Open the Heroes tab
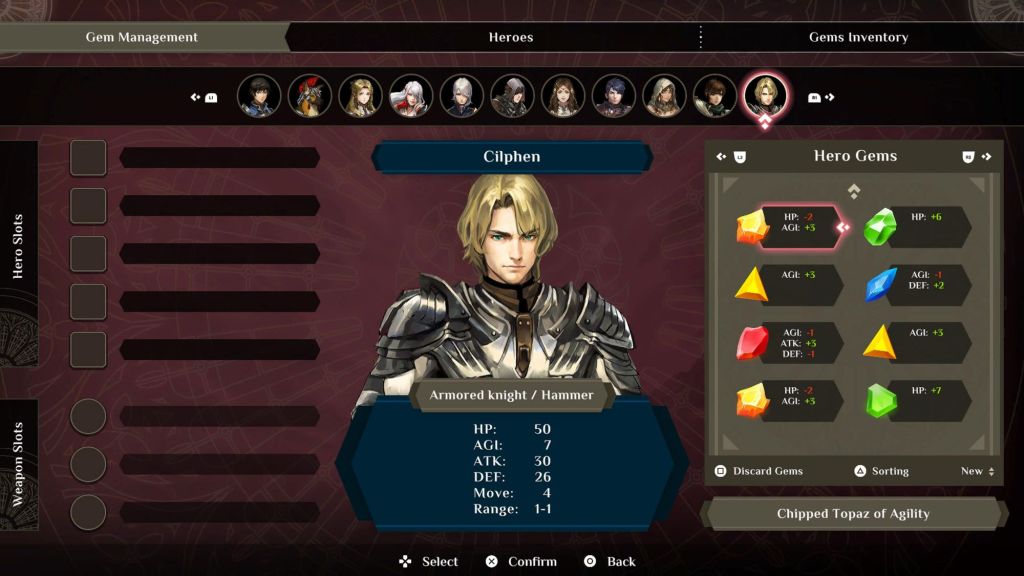Screen dimensions: 1024x576 pos(510,37)
